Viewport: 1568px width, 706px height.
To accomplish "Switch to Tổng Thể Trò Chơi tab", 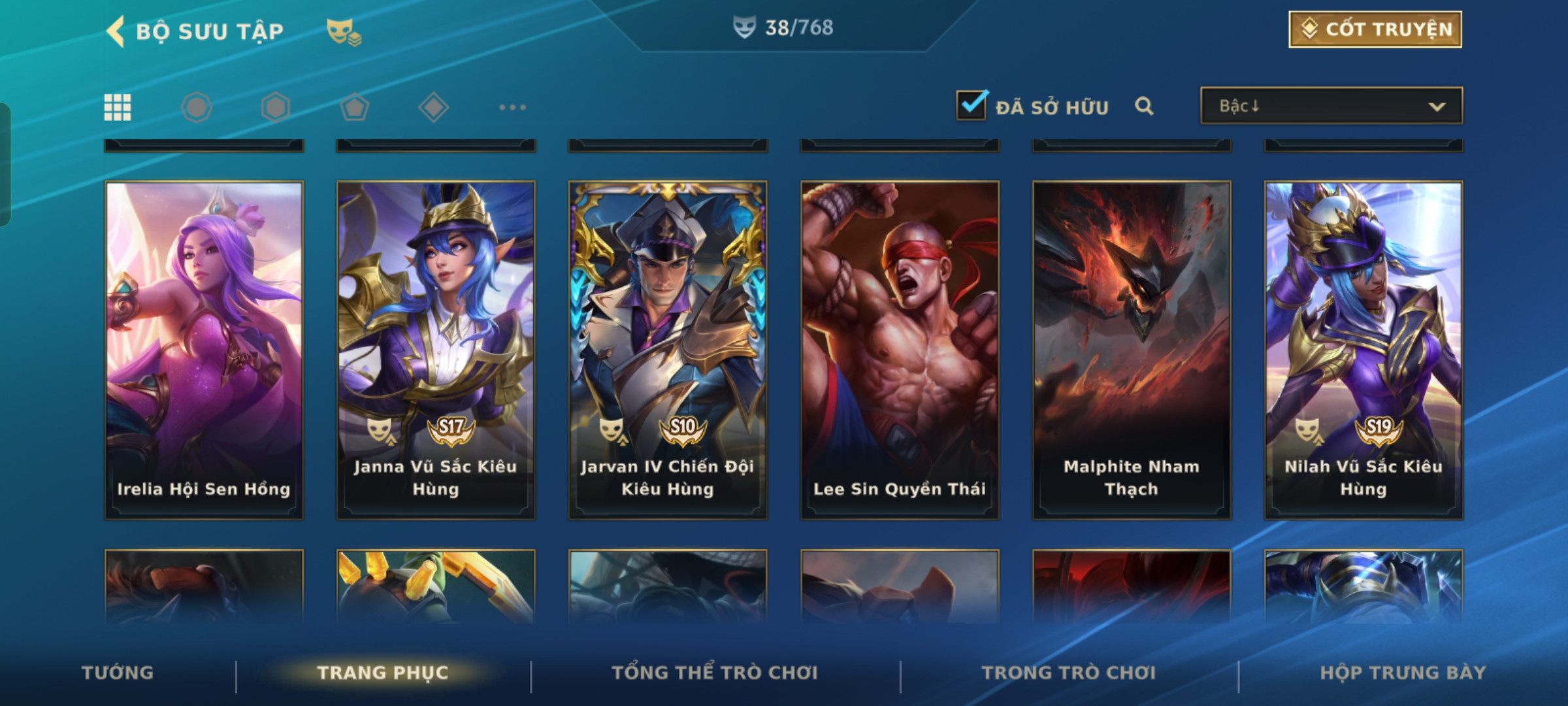I will (x=715, y=673).
